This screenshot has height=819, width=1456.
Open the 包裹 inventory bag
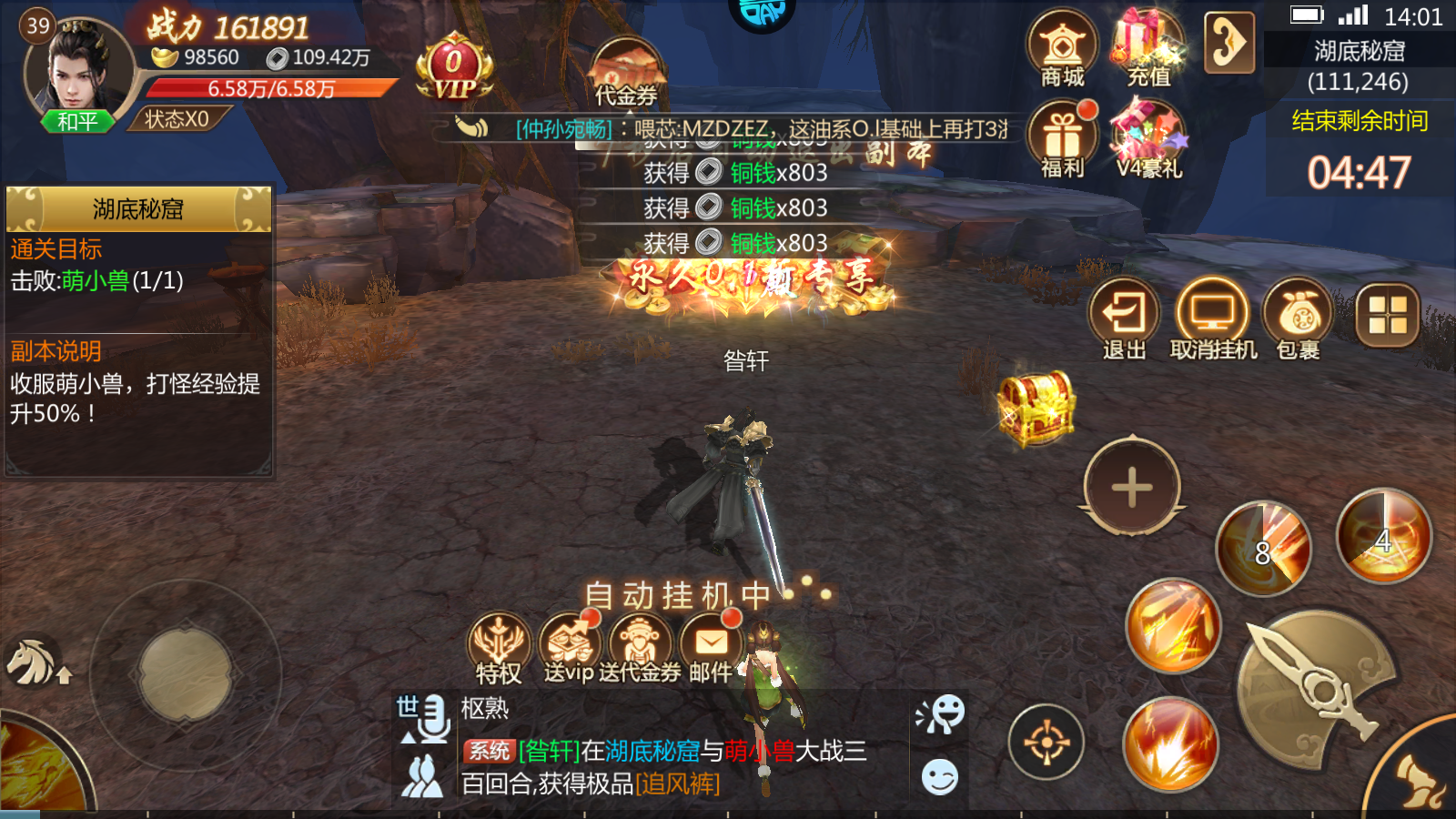1299,319
